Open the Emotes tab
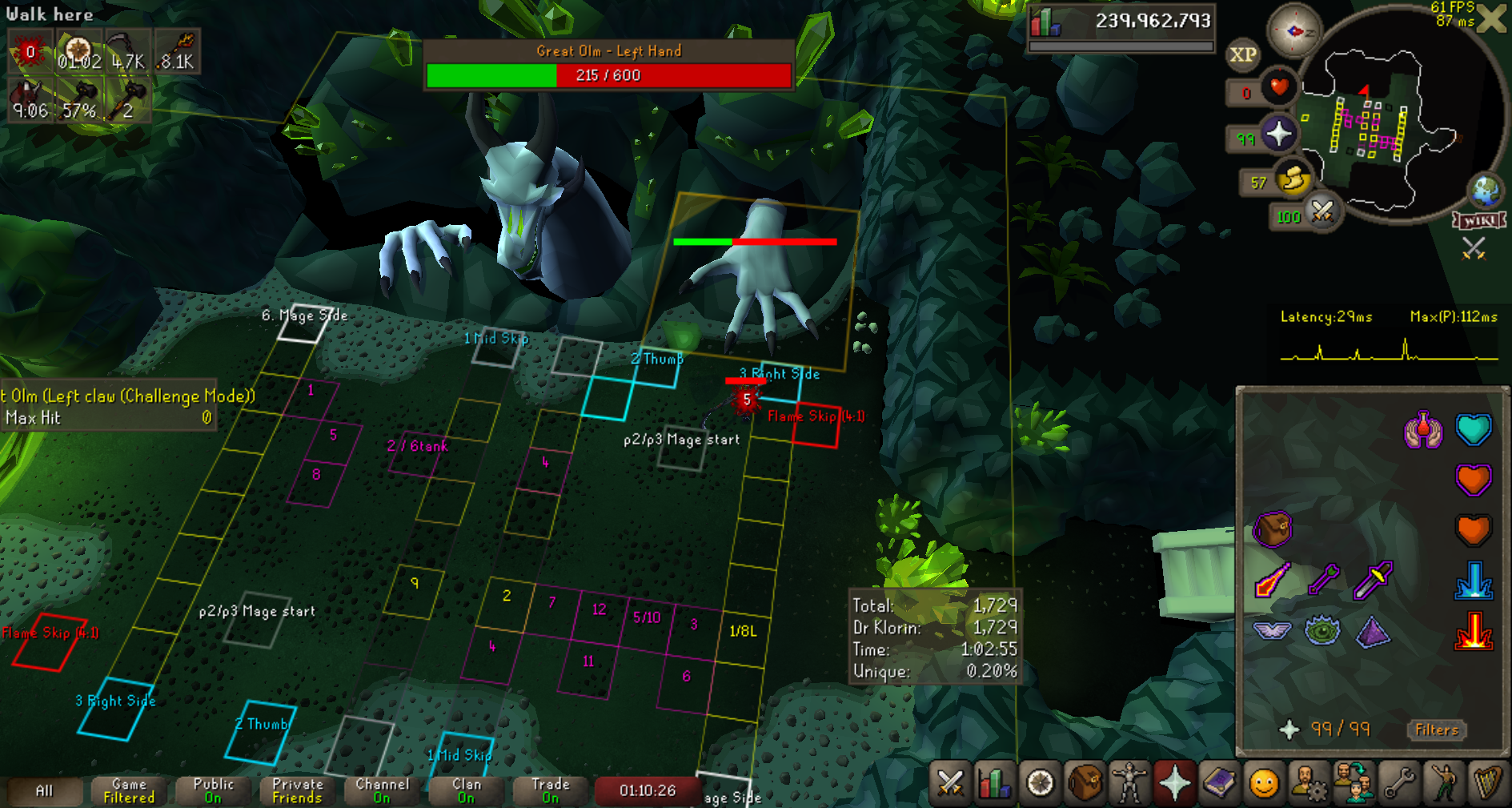The image size is (1512, 808). tap(1443, 782)
